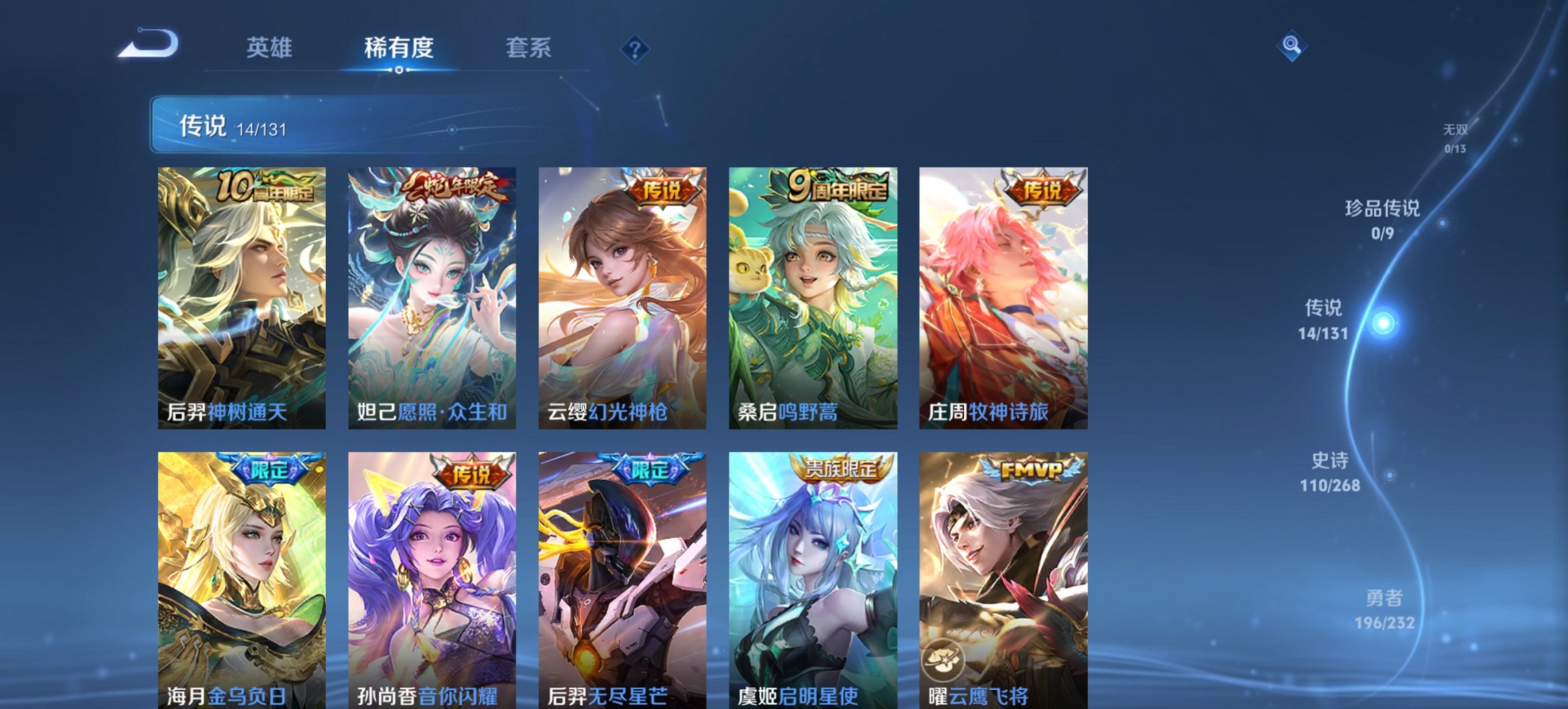Open skin search with the magnifier icon
The height and width of the screenshot is (709, 1568).
pos(1291,46)
